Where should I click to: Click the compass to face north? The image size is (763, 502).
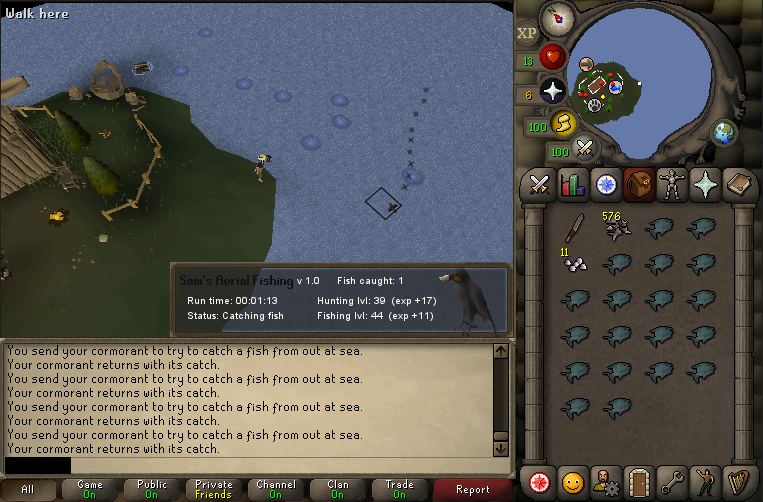click(x=556, y=18)
